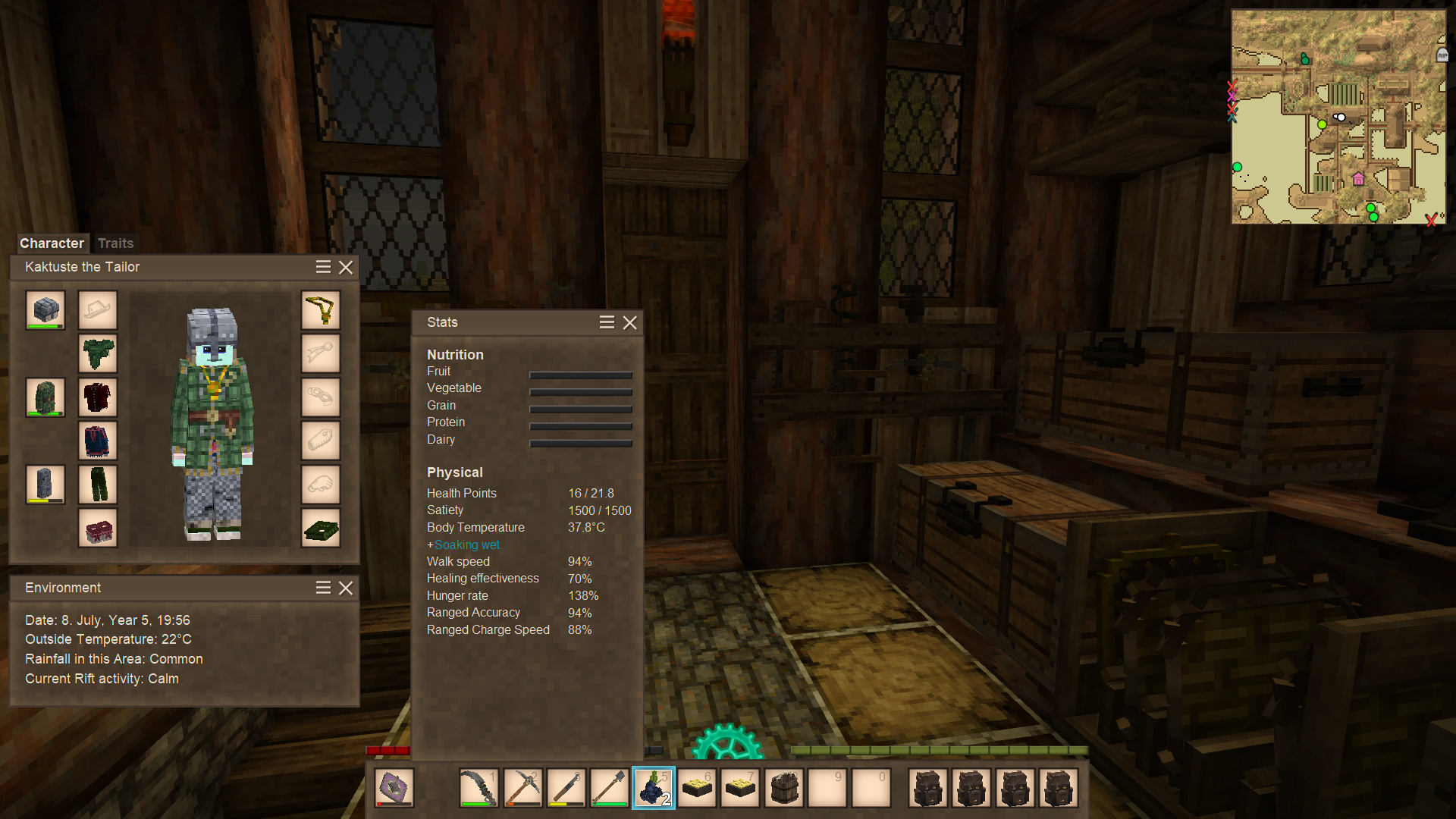This screenshot has height=819, width=1456.
Task: Close the Kaktuste the Tailor character panel
Action: pos(346,267)
